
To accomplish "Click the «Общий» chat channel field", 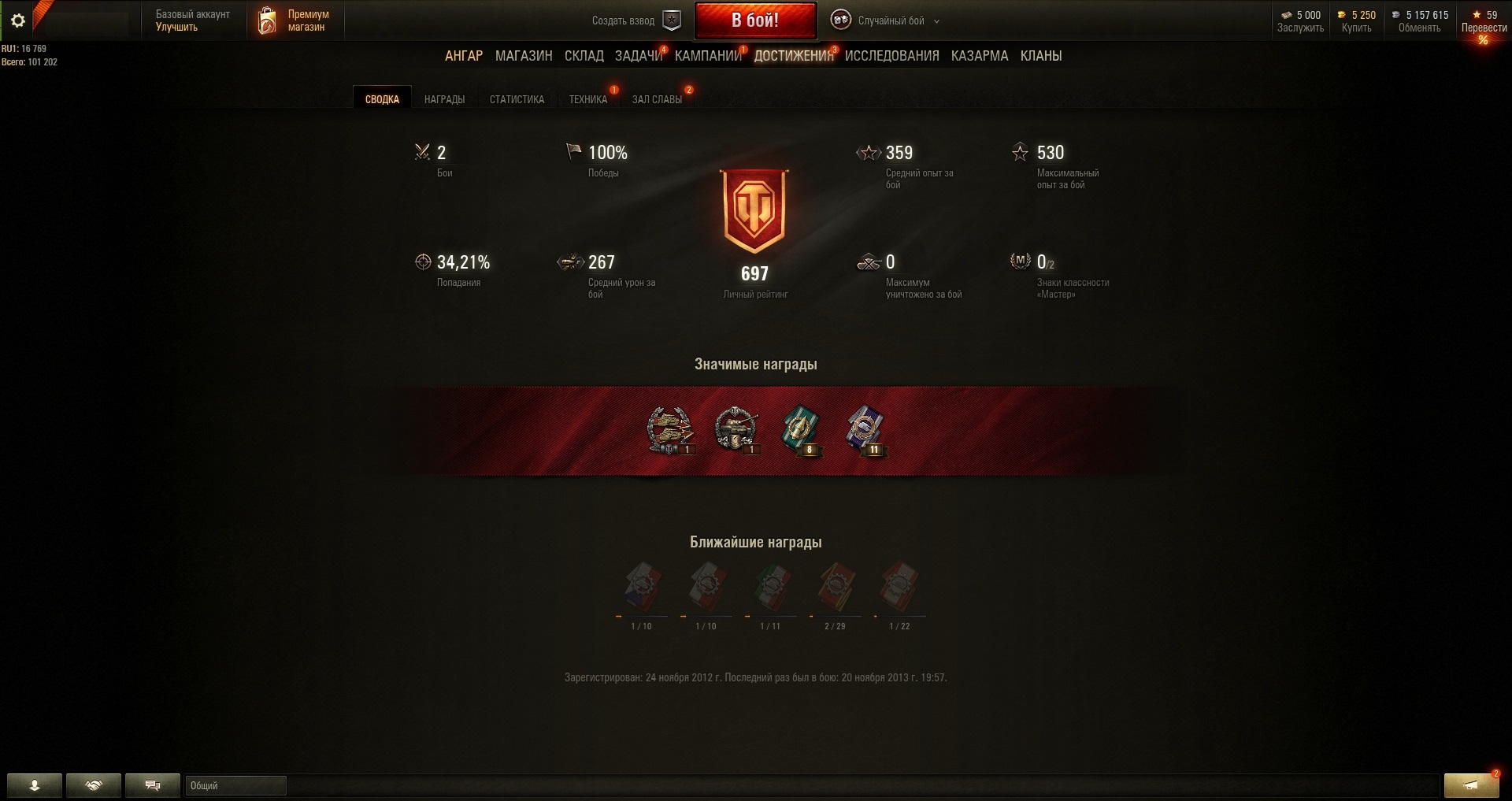I will pos(235,785).
